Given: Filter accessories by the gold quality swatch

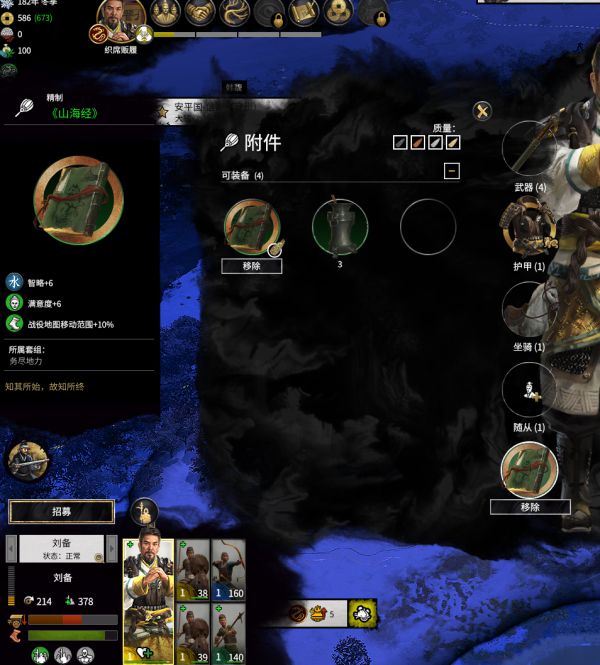Looking at the screenshot, I should [453, 143].
